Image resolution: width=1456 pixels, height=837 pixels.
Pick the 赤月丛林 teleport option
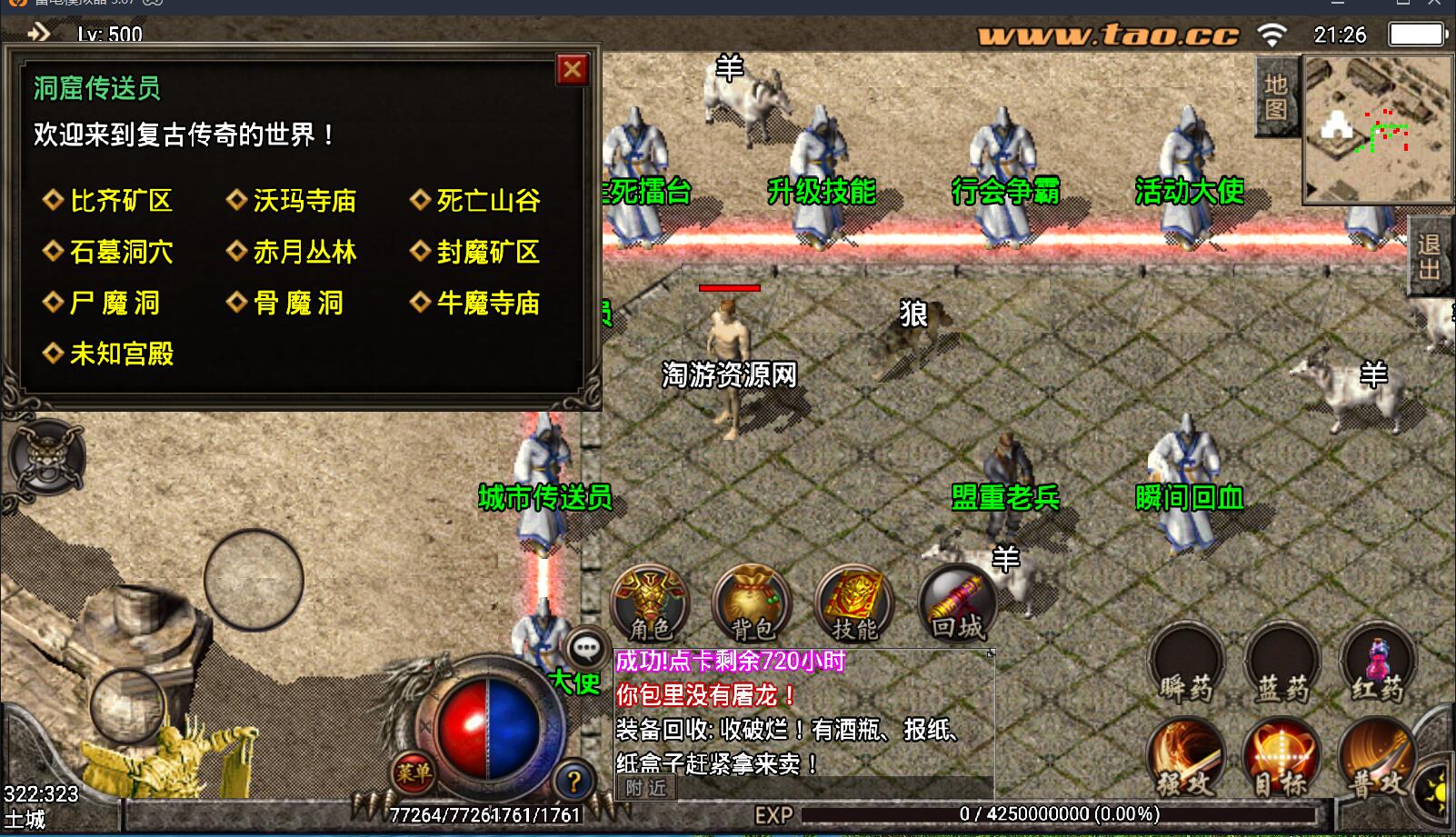tap(304, 252)
